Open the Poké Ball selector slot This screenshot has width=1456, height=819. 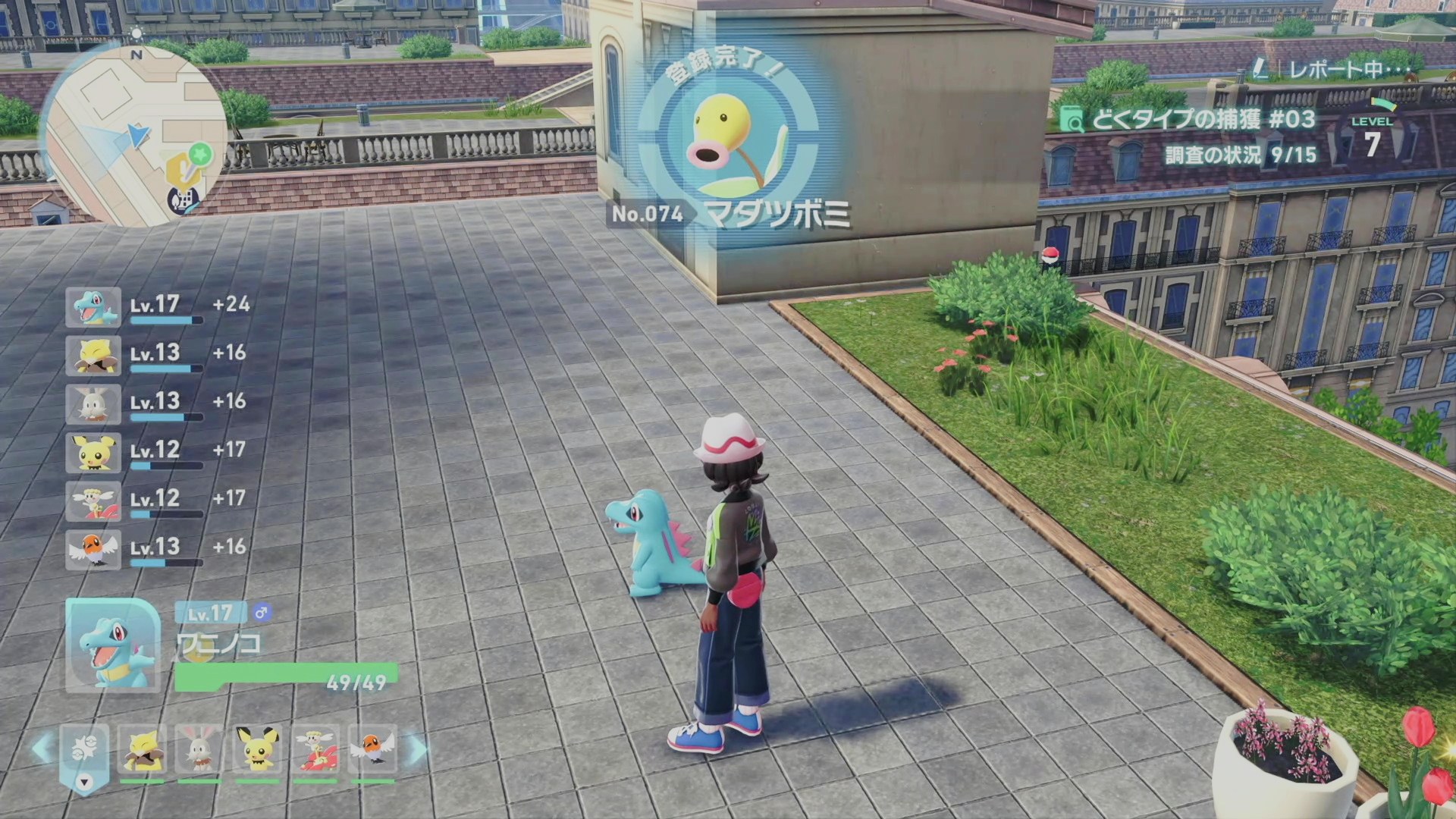pos(84,752)
